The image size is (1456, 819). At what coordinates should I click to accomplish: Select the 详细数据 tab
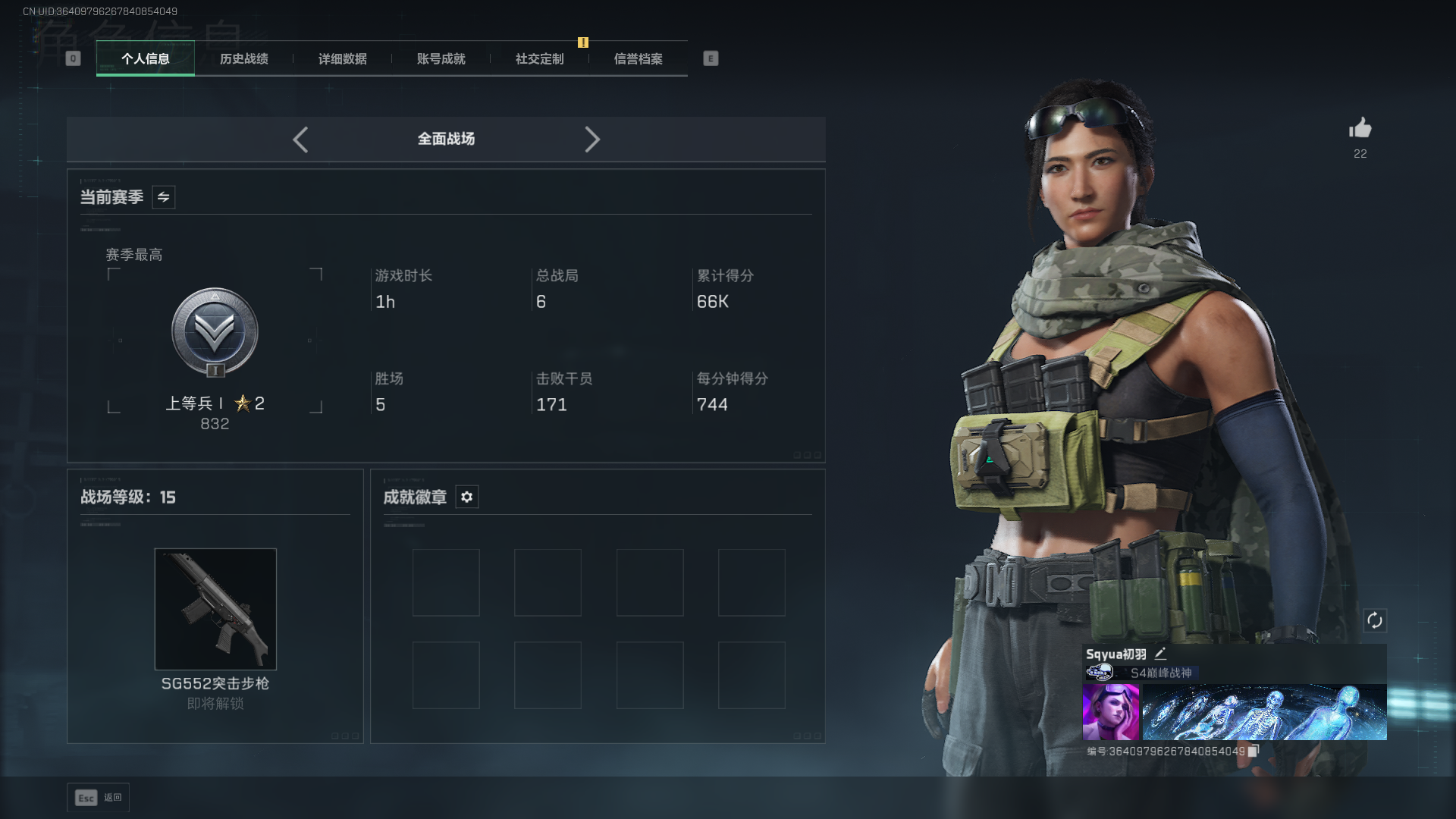click(x=343, y=59)
